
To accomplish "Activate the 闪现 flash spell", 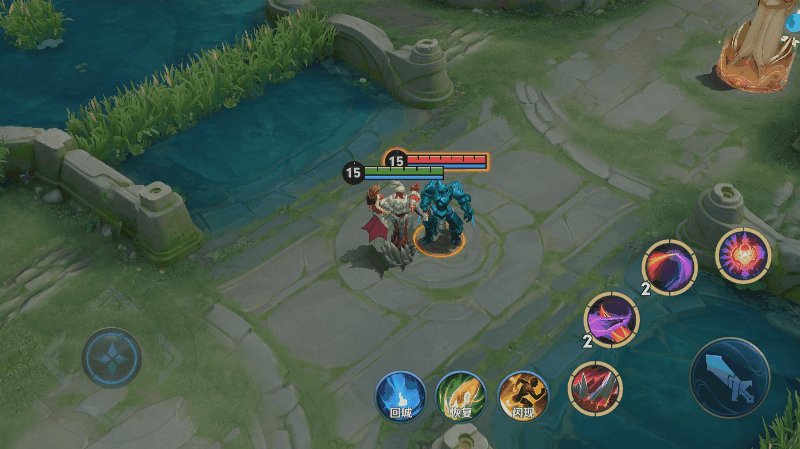I will (x=522, y=395).
